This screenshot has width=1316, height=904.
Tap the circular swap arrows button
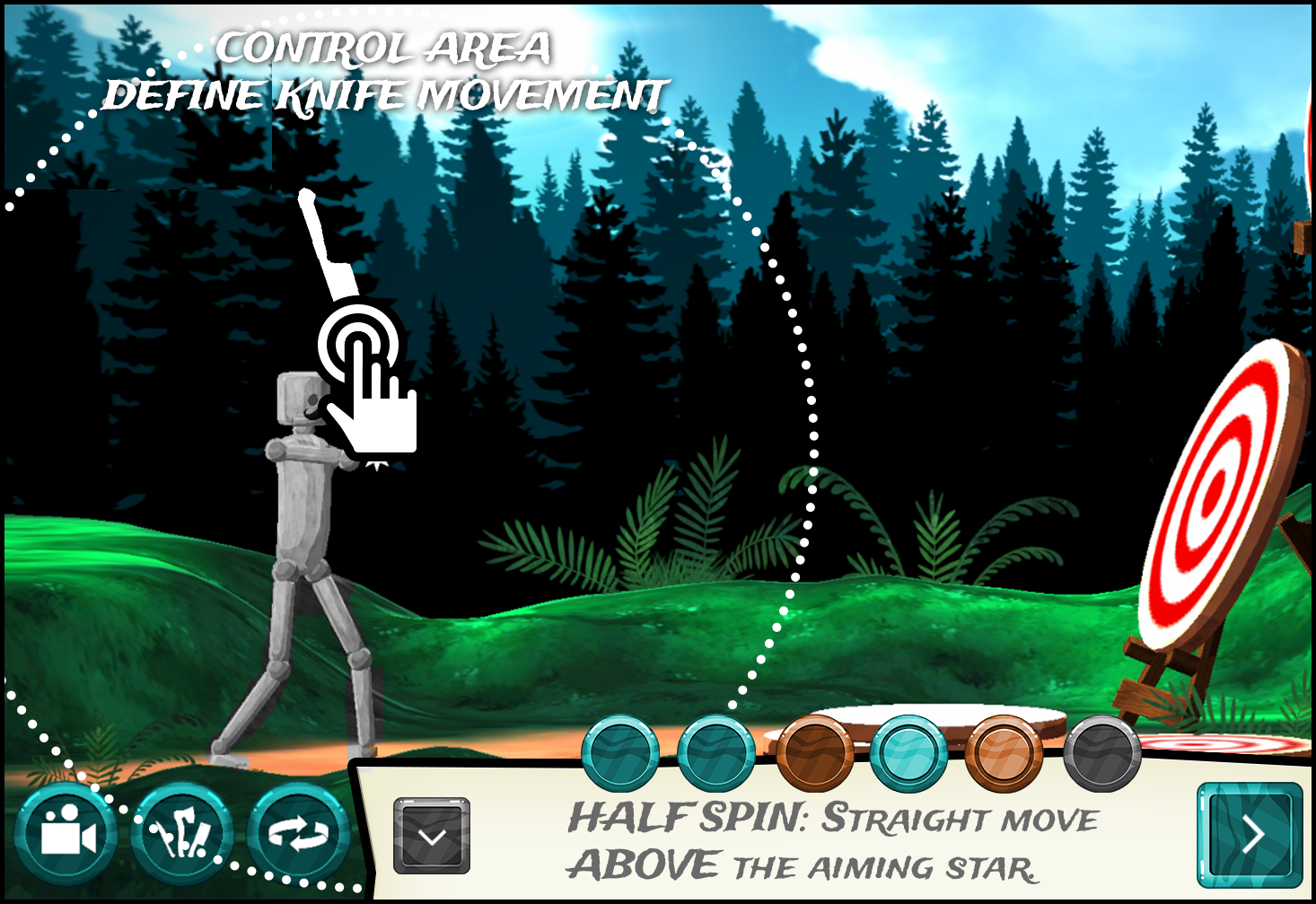[x=299, y=835]
